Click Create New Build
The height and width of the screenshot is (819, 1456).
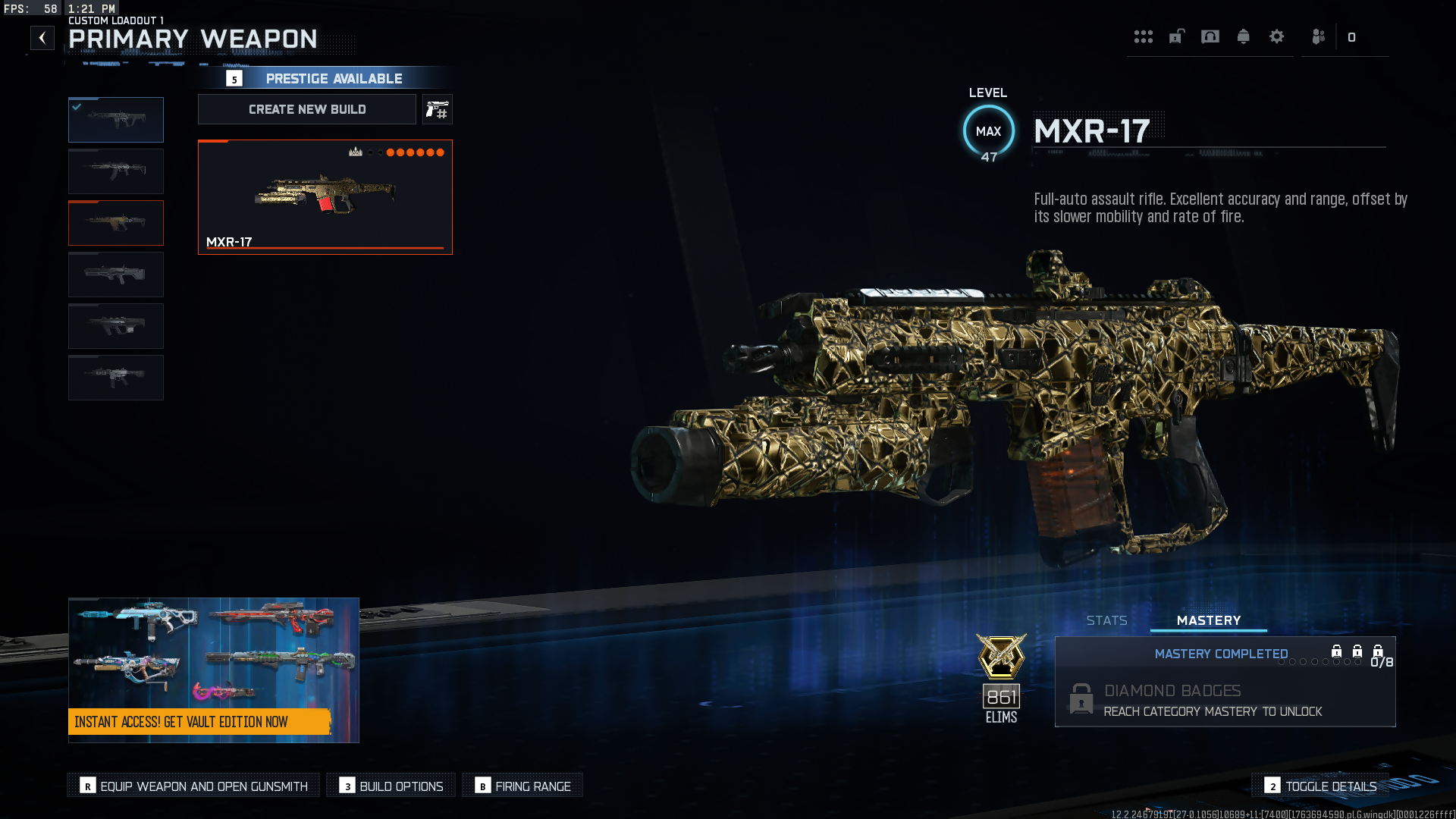pos(307,109)
